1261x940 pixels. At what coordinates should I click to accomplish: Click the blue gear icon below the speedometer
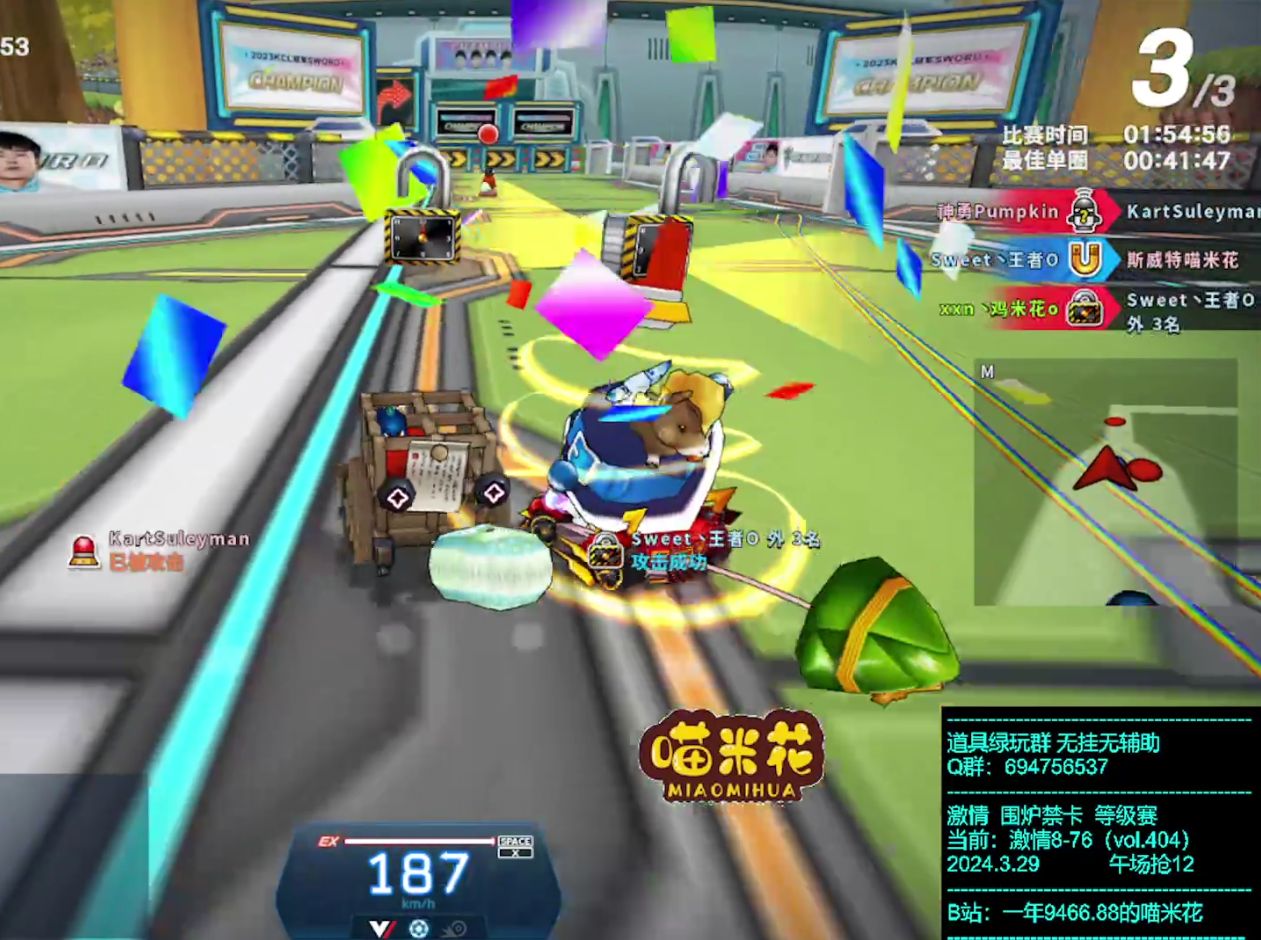420,929
